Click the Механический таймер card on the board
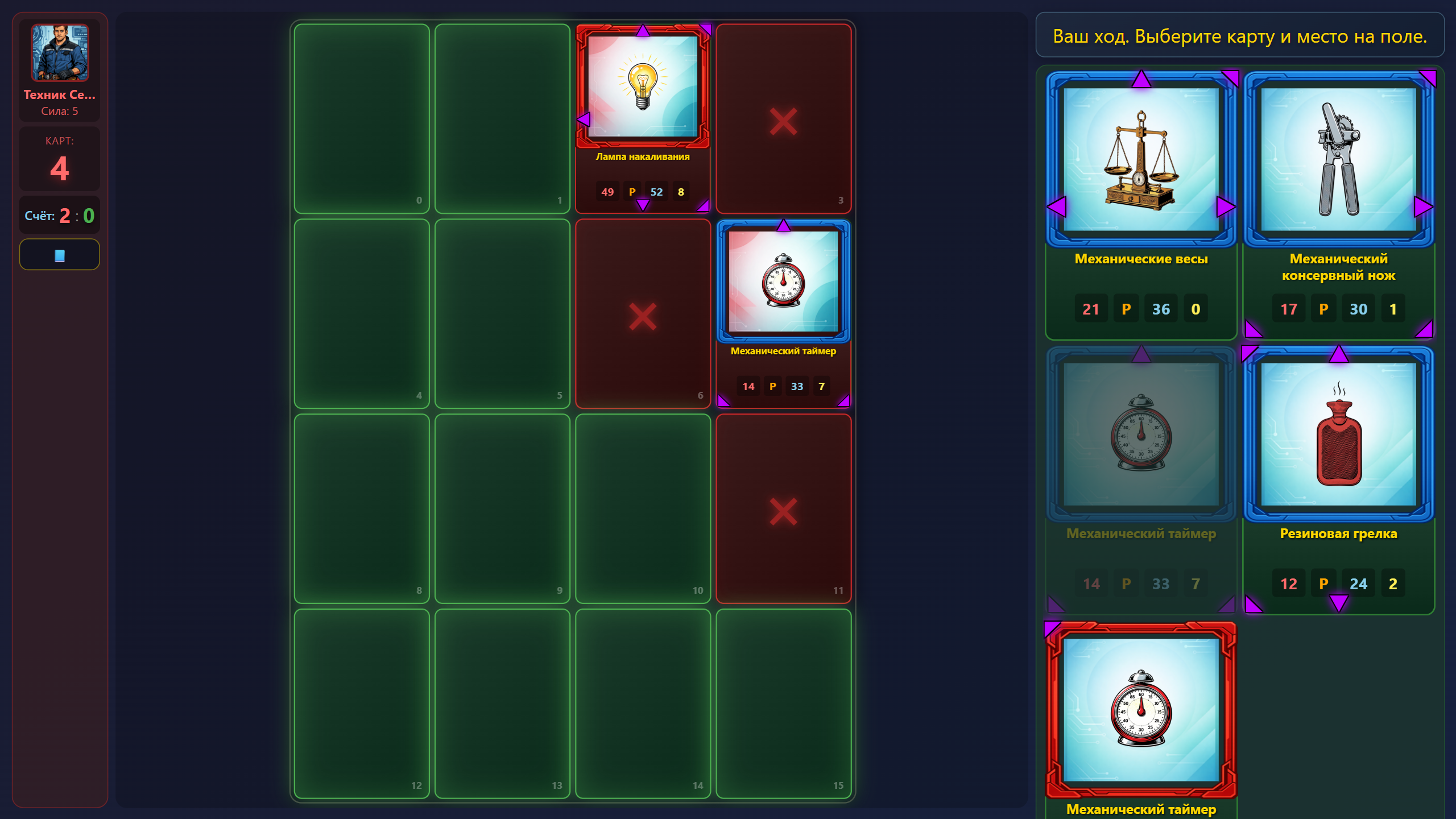This screenshot has height=819, width=1456. coord(784,283)
